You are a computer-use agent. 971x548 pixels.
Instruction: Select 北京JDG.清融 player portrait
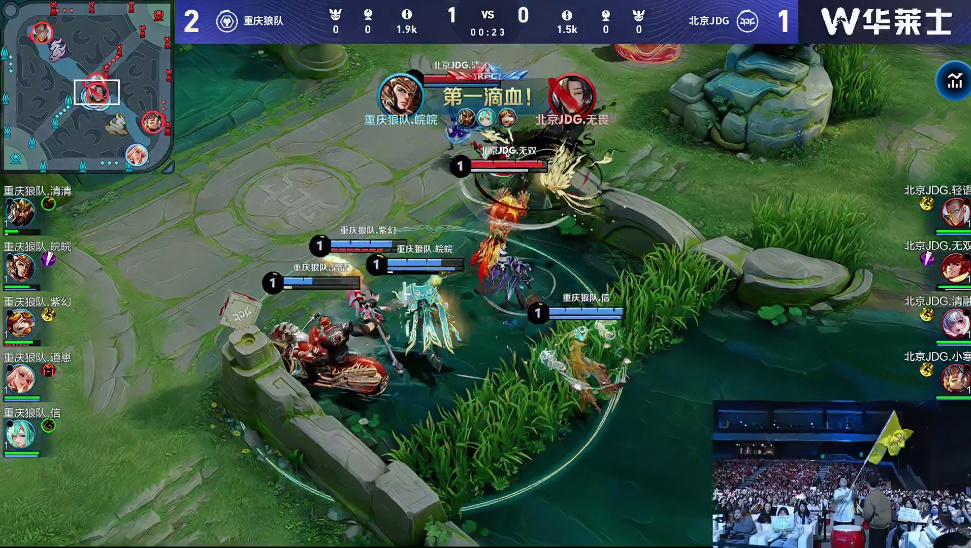tap(954, 322)
